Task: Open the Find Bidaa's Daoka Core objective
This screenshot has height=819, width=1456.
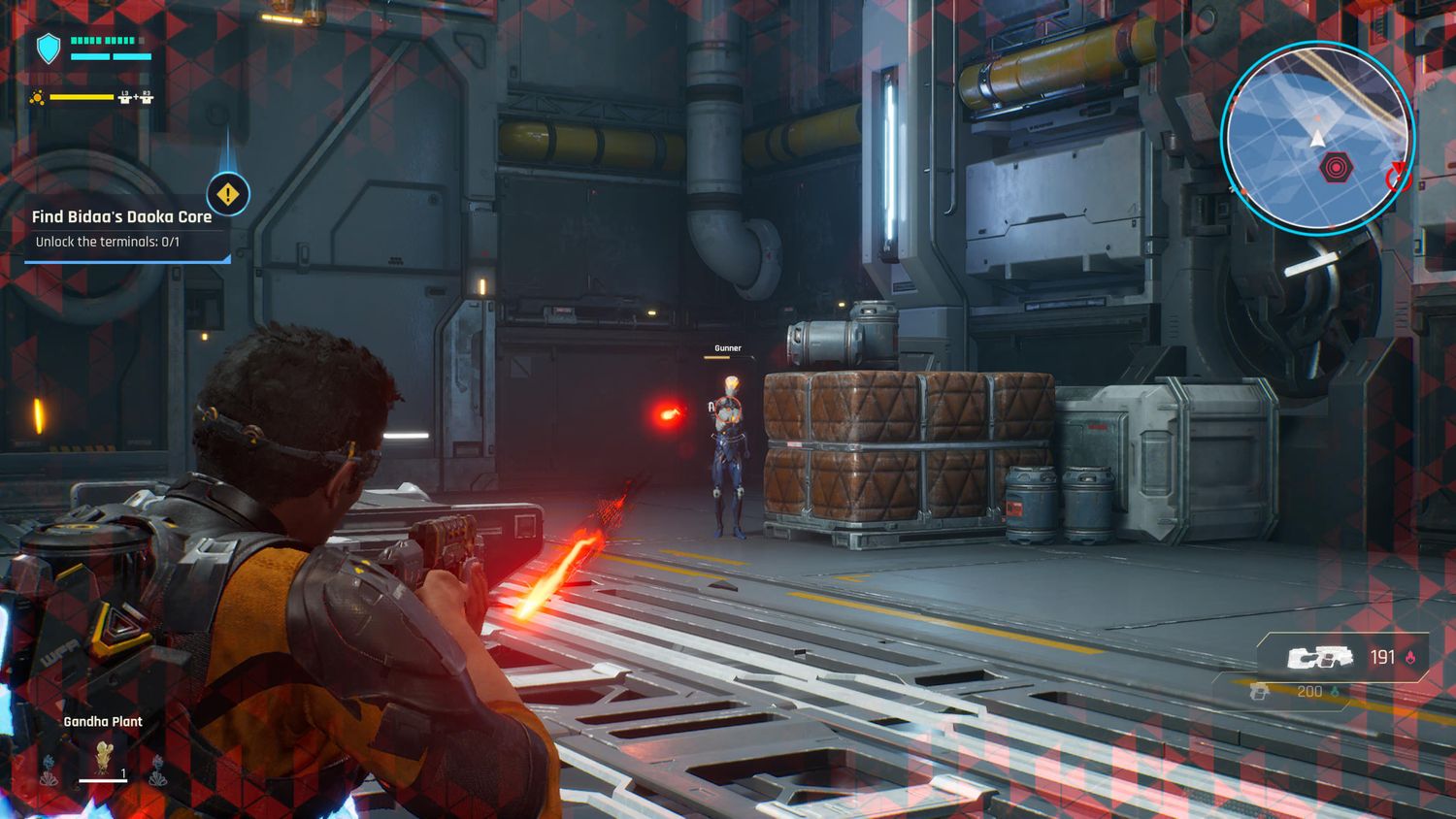Action: [121, 217]
